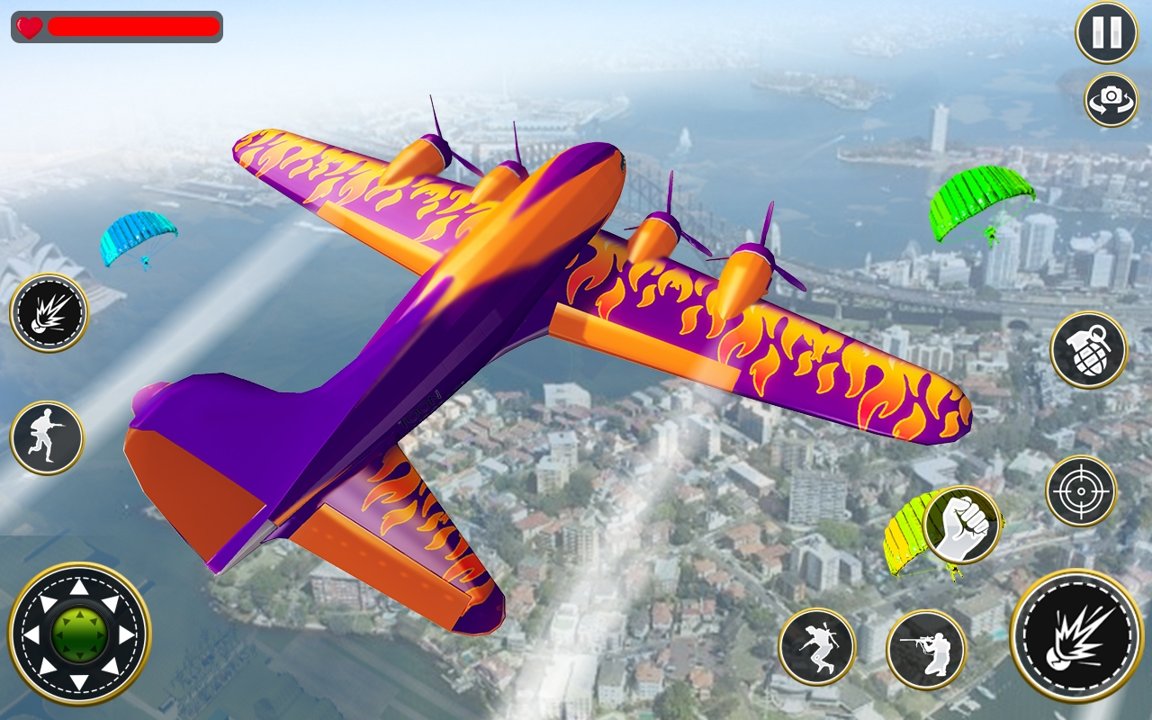The image size is (1152, 720).
Task: Tap the large fire blast button
Action: tap(1076, 636)
